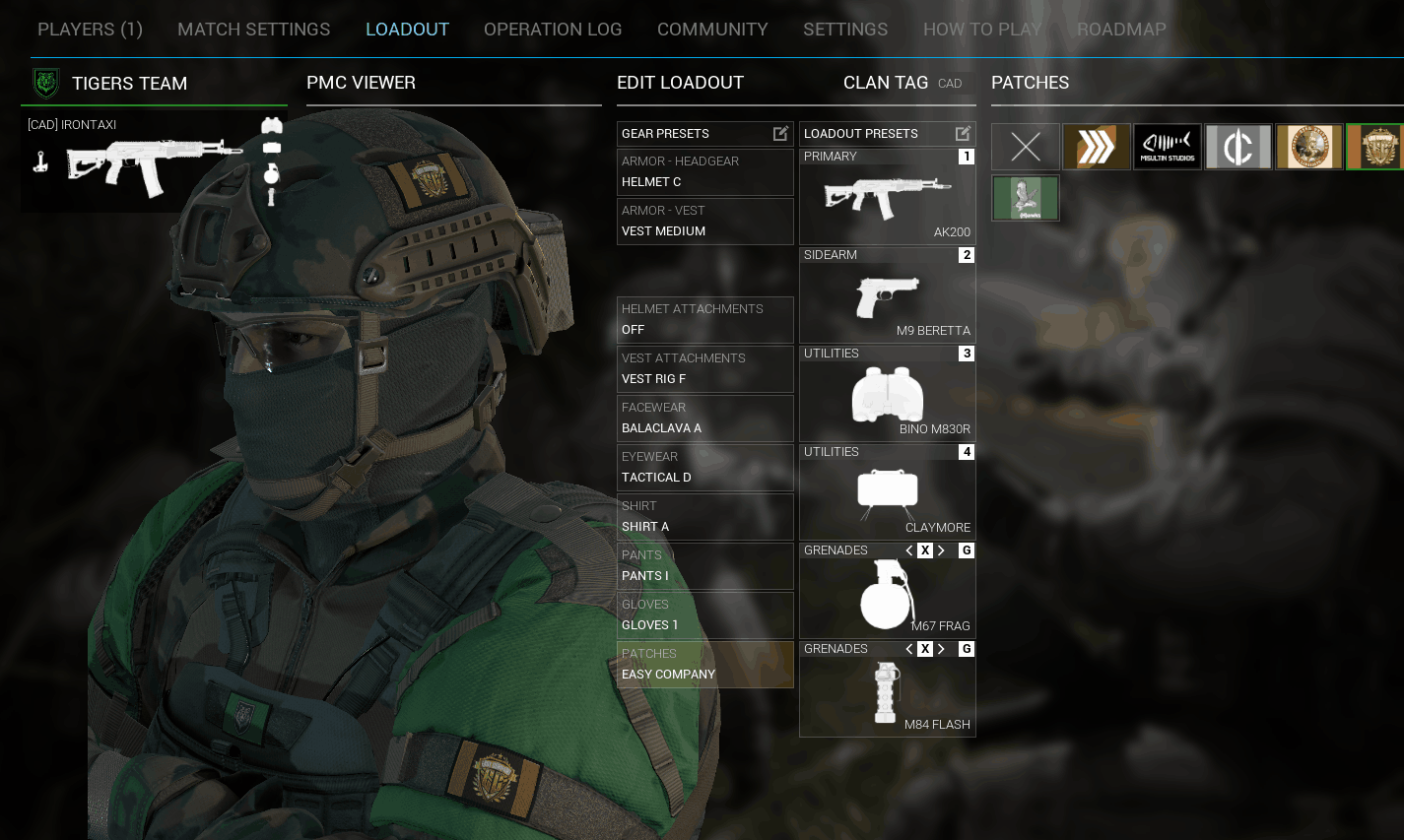
Task: Edit the clan tag field
Action: tap(953, 84)
